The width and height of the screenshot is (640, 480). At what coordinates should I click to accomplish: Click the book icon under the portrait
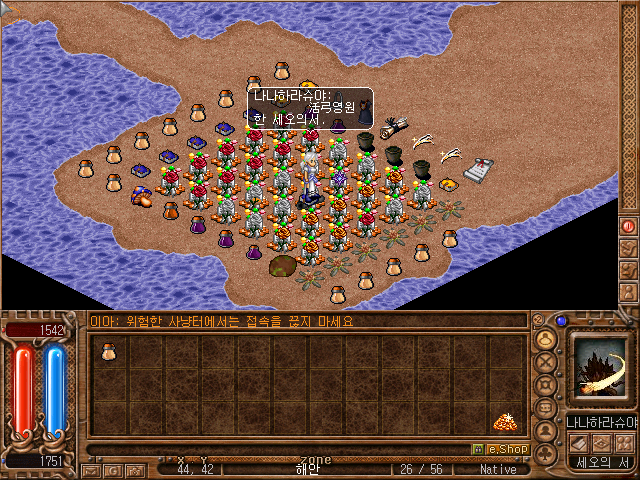(579, 443)
